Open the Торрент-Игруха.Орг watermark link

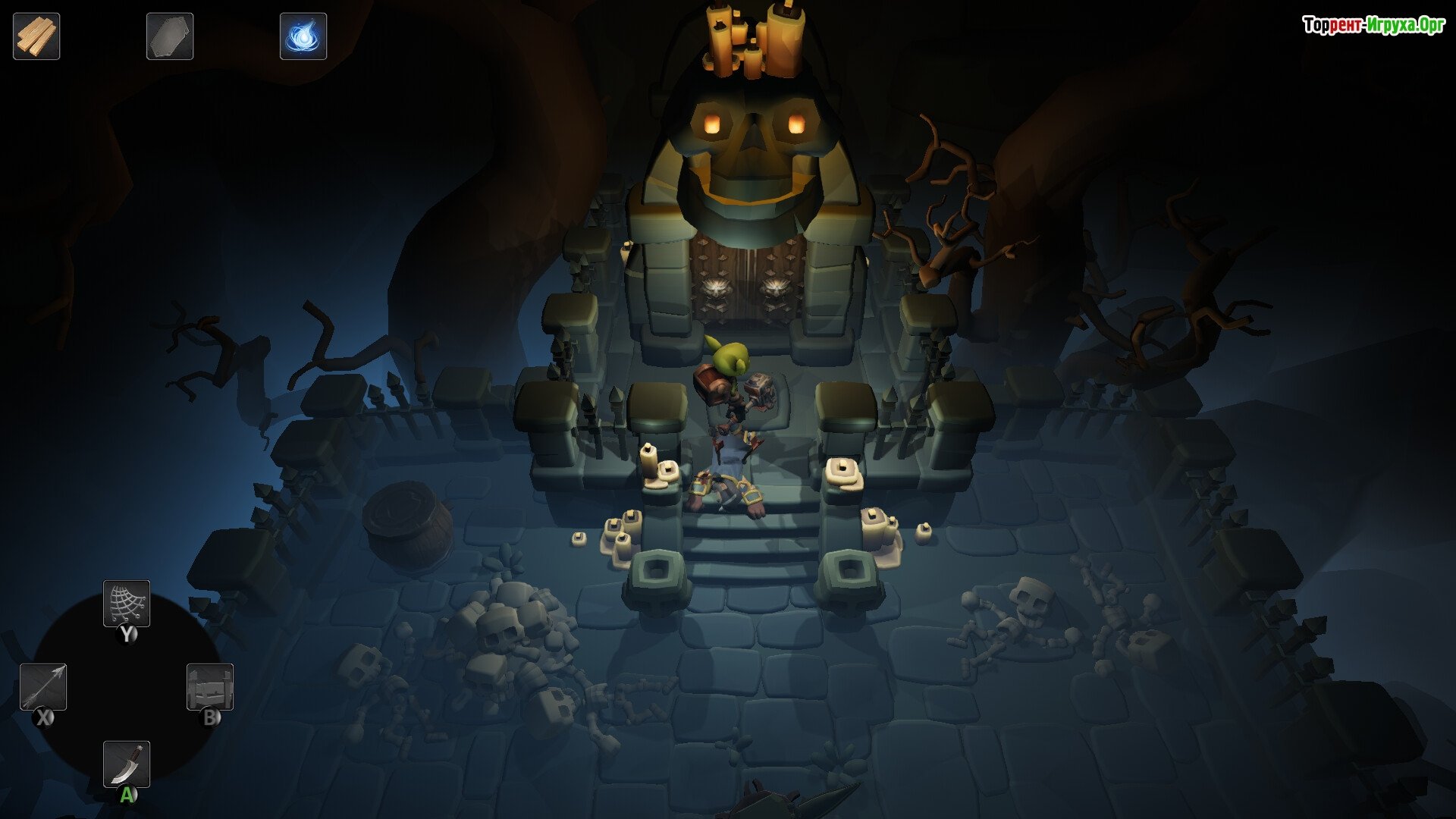(x=1373, y=26)
